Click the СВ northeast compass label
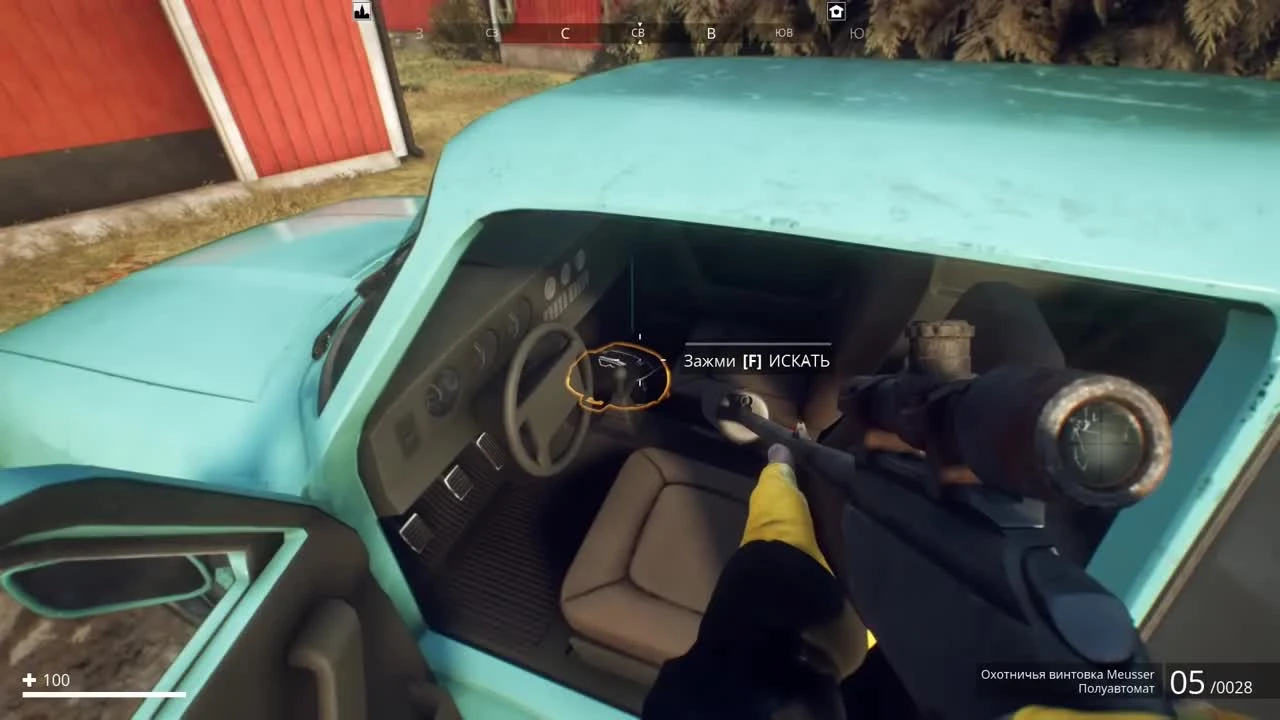Screen dimensions: 1280x720 (637, 33)
